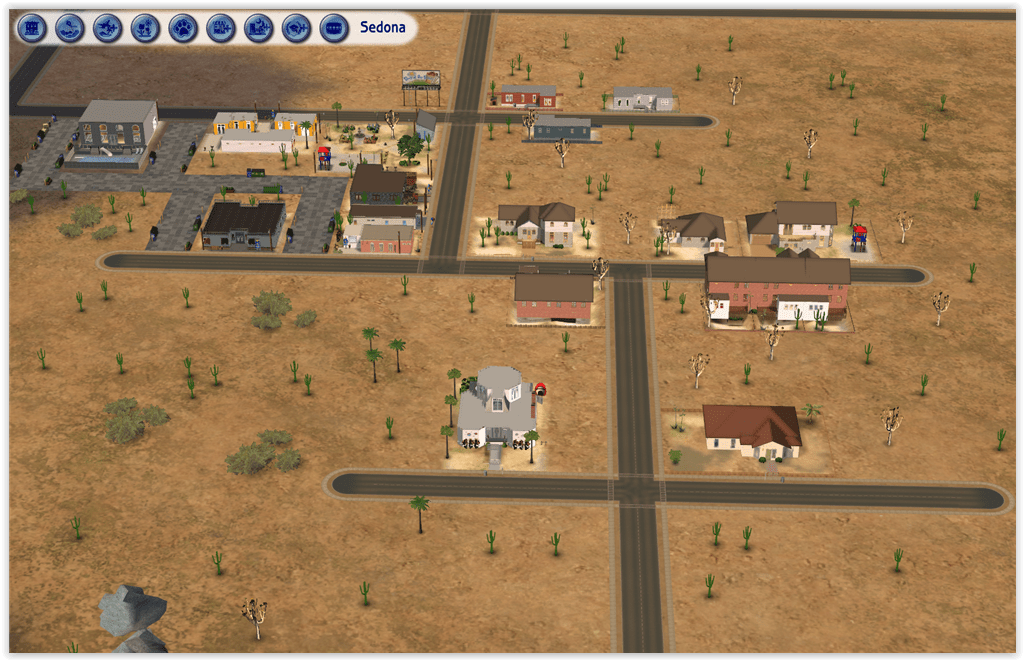1024x661 pixels.
Task: Open the graduation cap university icon
Action: pos(296,28)
